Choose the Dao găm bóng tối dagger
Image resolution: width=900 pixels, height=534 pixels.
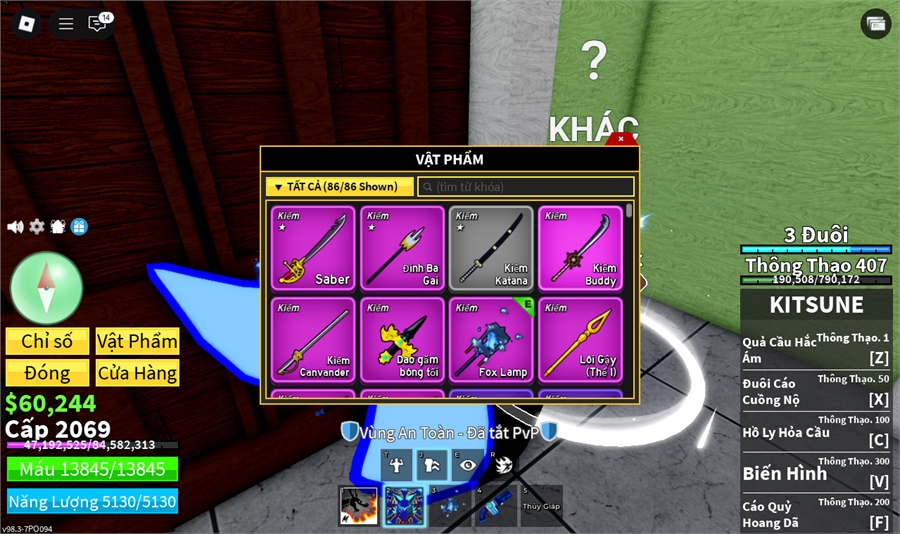[x=402, y=339]
